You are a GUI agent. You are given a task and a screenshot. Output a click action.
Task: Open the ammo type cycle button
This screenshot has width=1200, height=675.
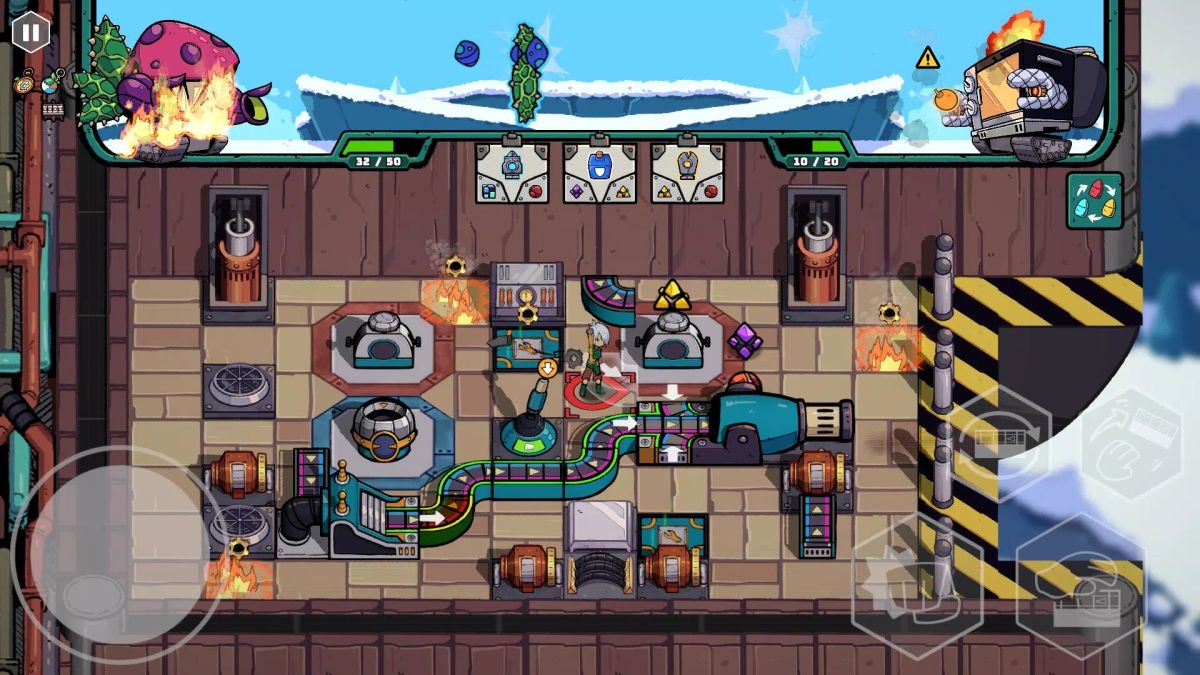tap(1094, 201)
